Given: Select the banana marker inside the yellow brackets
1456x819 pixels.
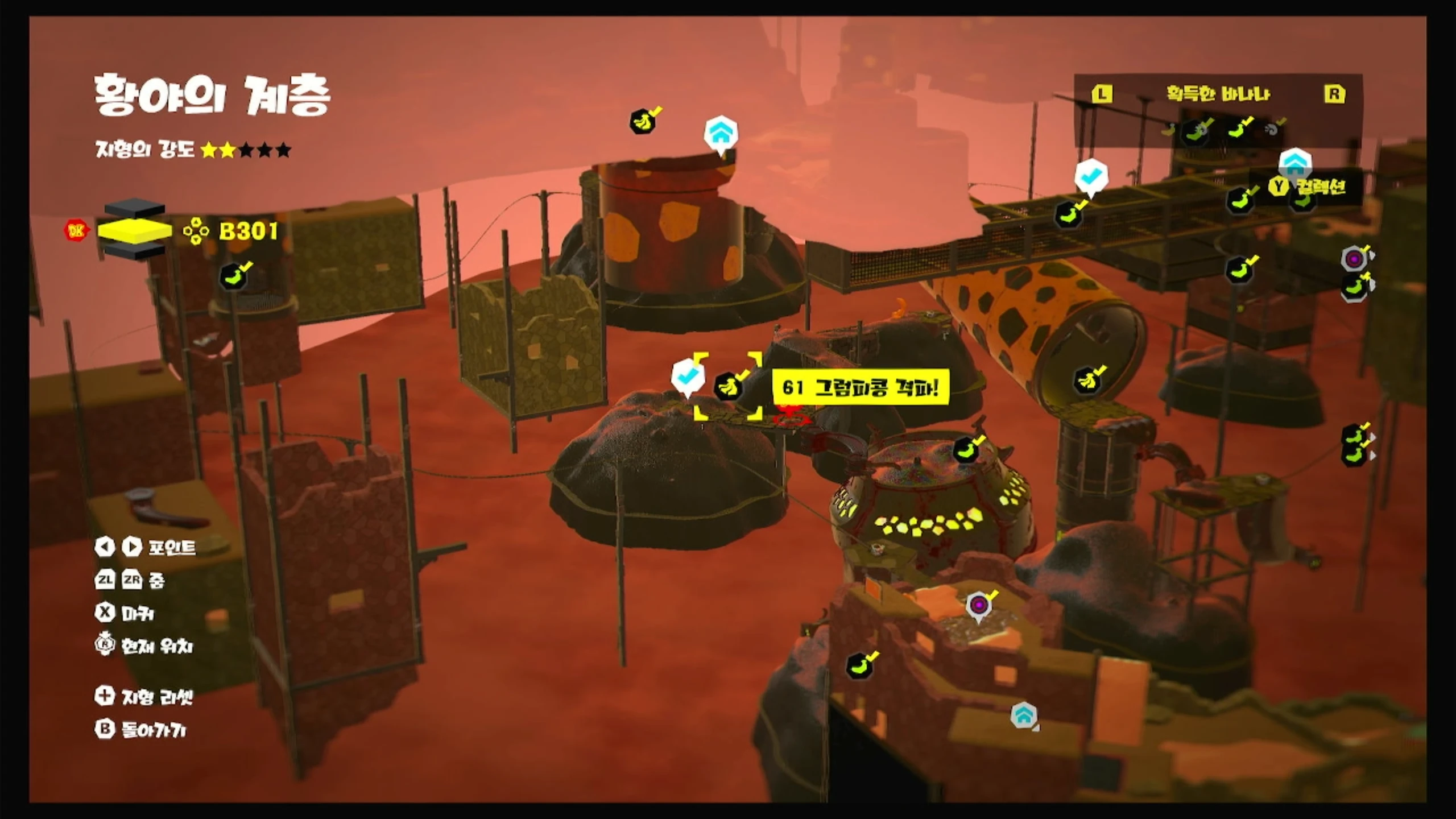Looking at the screenshot, I should pyautogui.click(x=728, y=387).
